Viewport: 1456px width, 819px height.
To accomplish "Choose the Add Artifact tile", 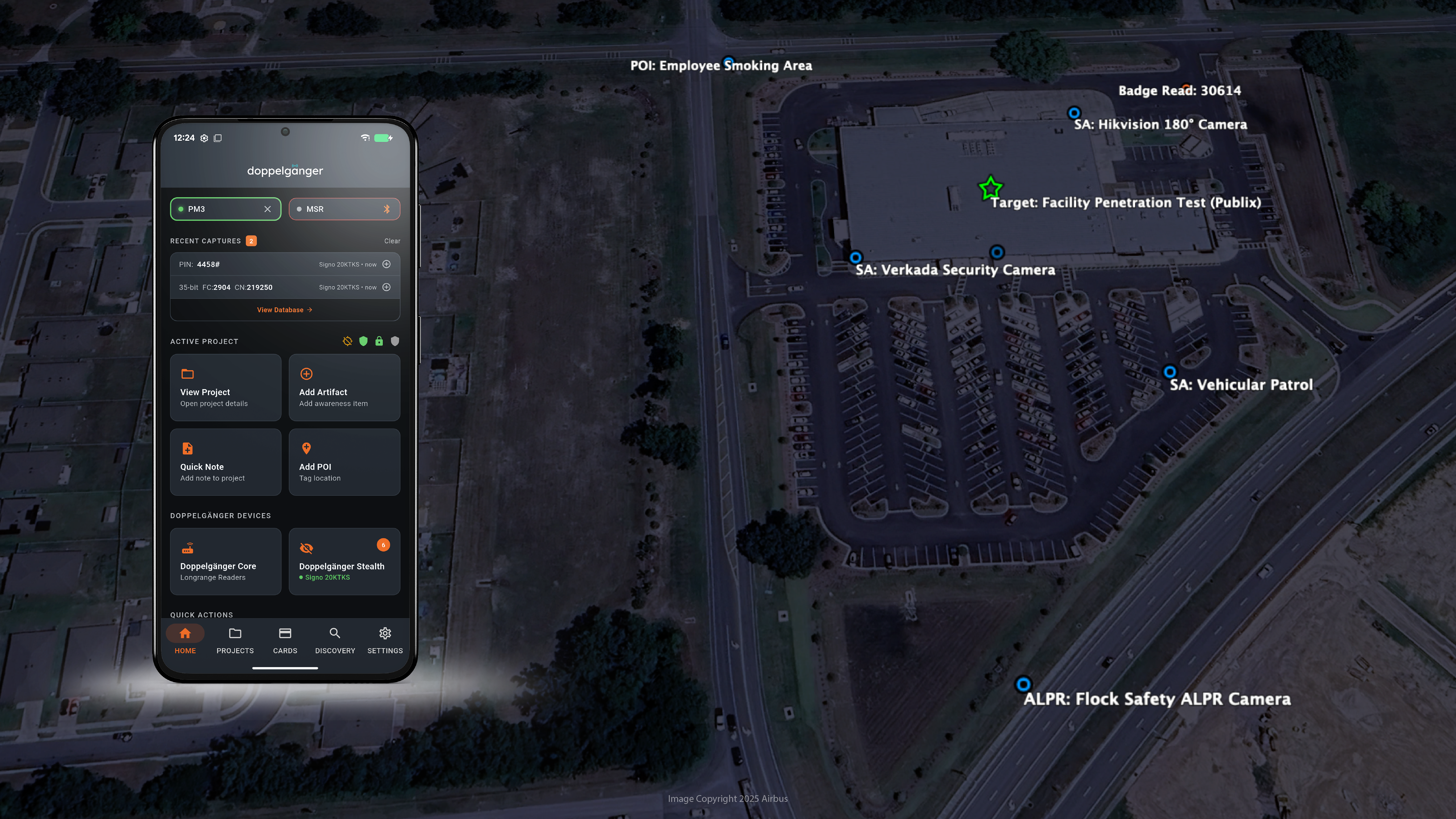I will [344, 388].
